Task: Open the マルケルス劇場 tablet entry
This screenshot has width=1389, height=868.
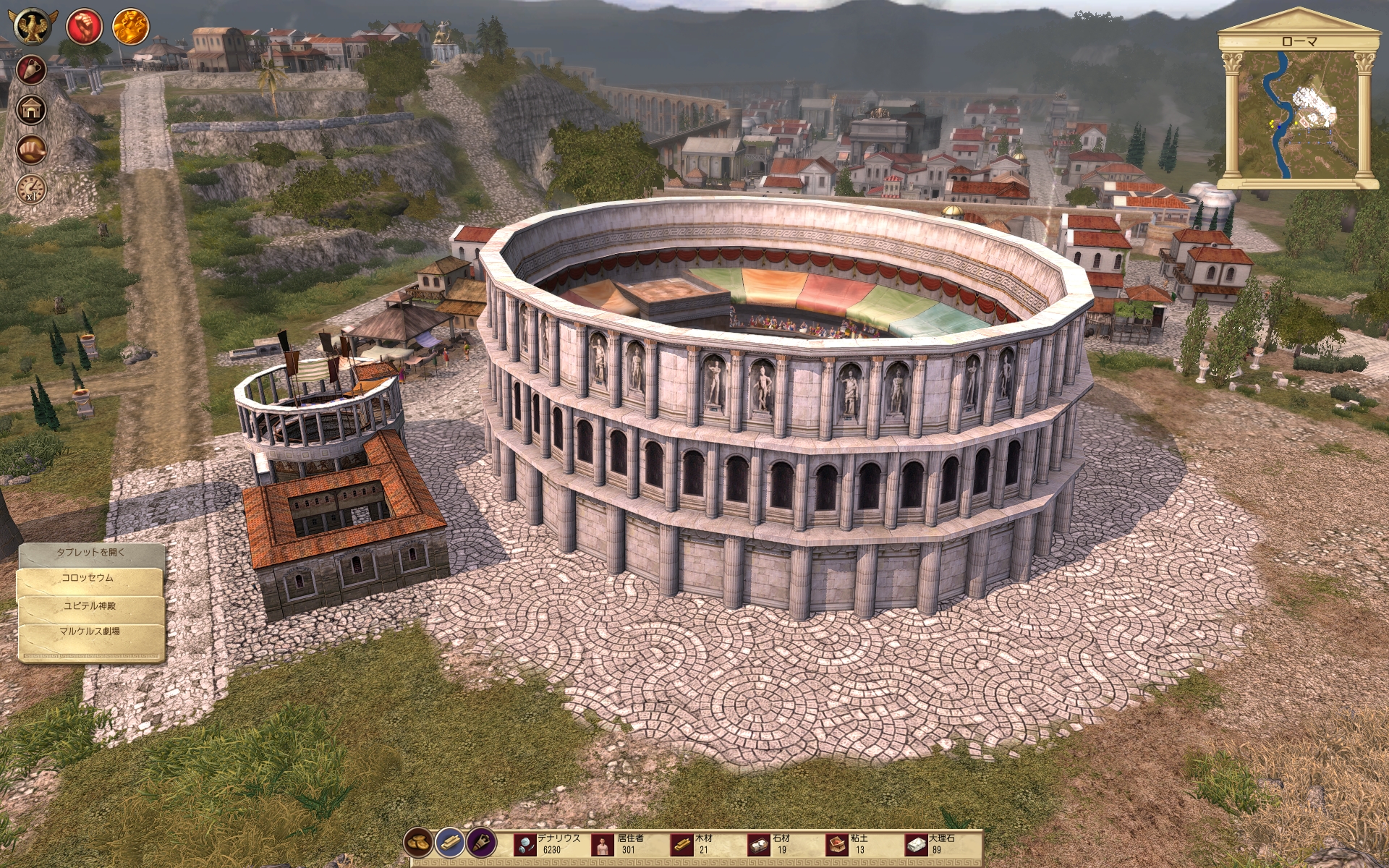Action: click(90, 631)
